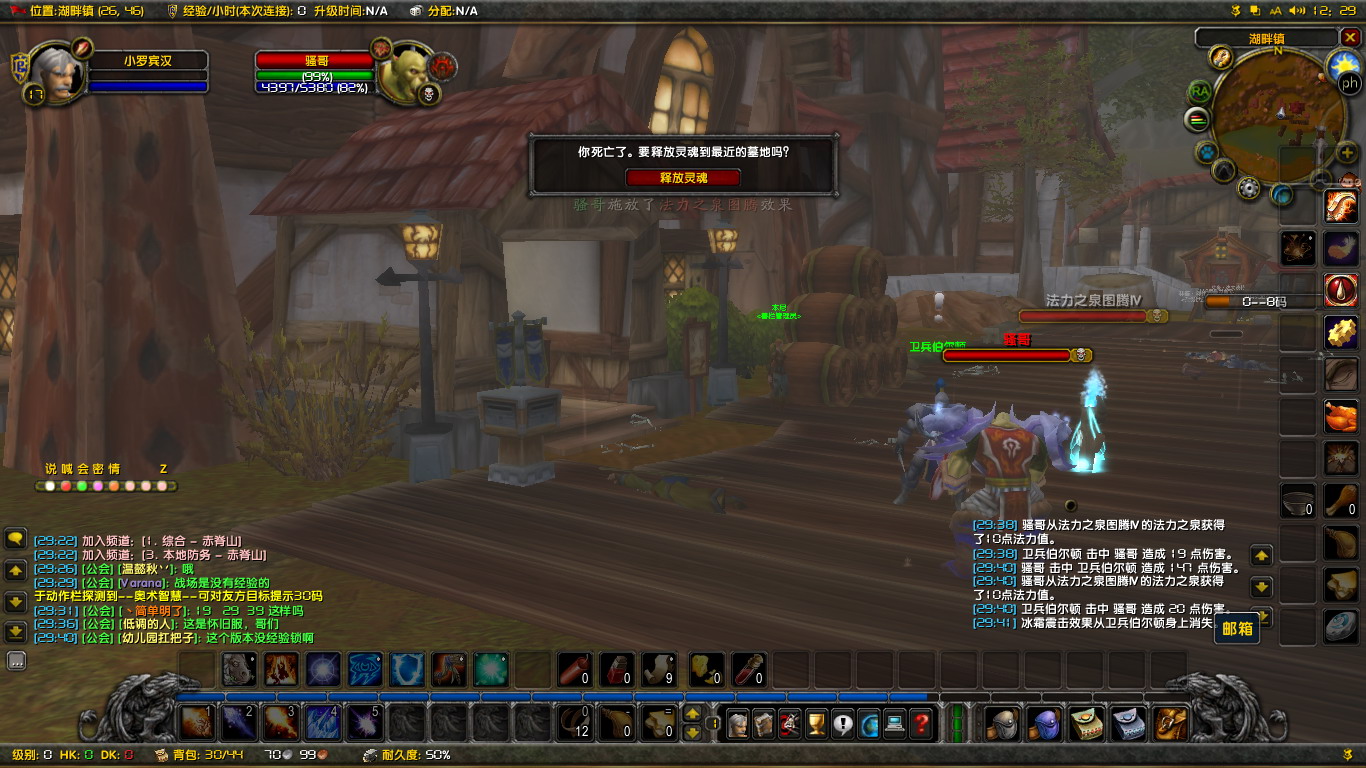
Task: Toggle the blue addon button near the minimap
Action: 1206,153
